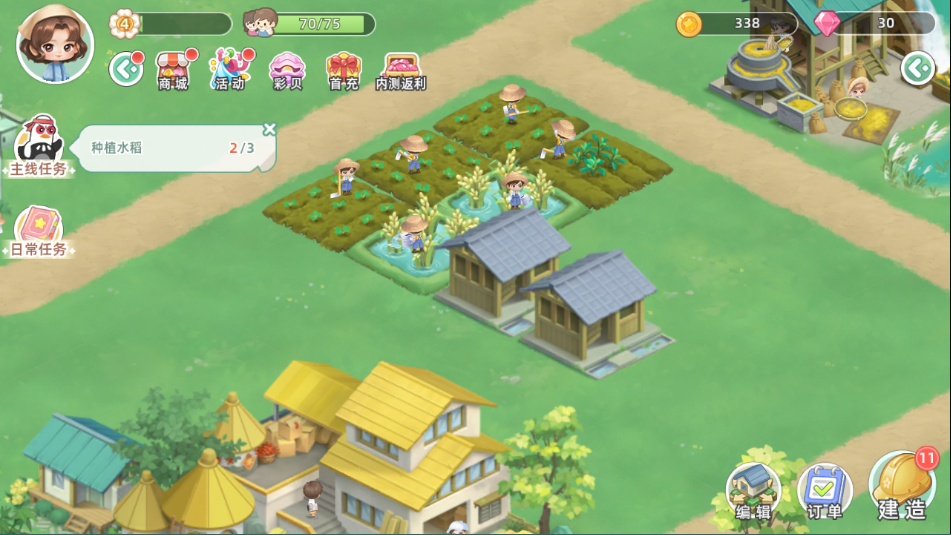Close the 种植水稻 quest panel
This screenshot has height=535, width=951.
269,130
